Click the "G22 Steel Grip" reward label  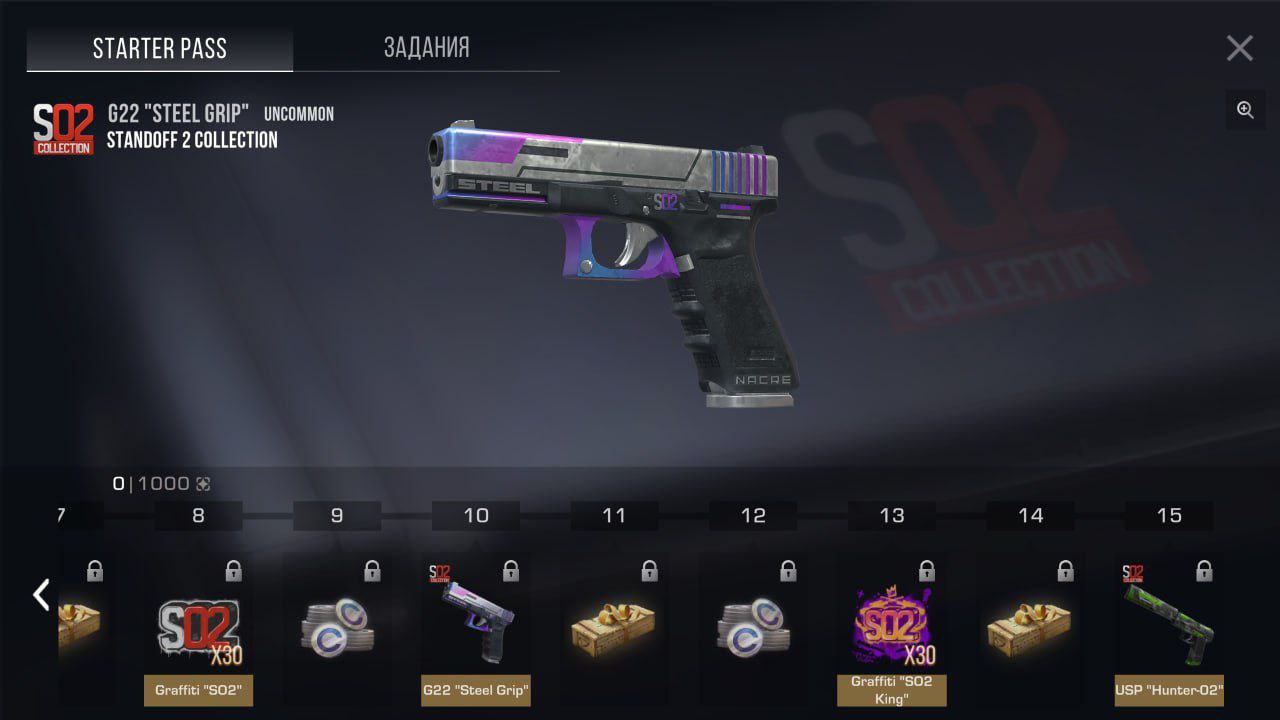coord(475,691)
